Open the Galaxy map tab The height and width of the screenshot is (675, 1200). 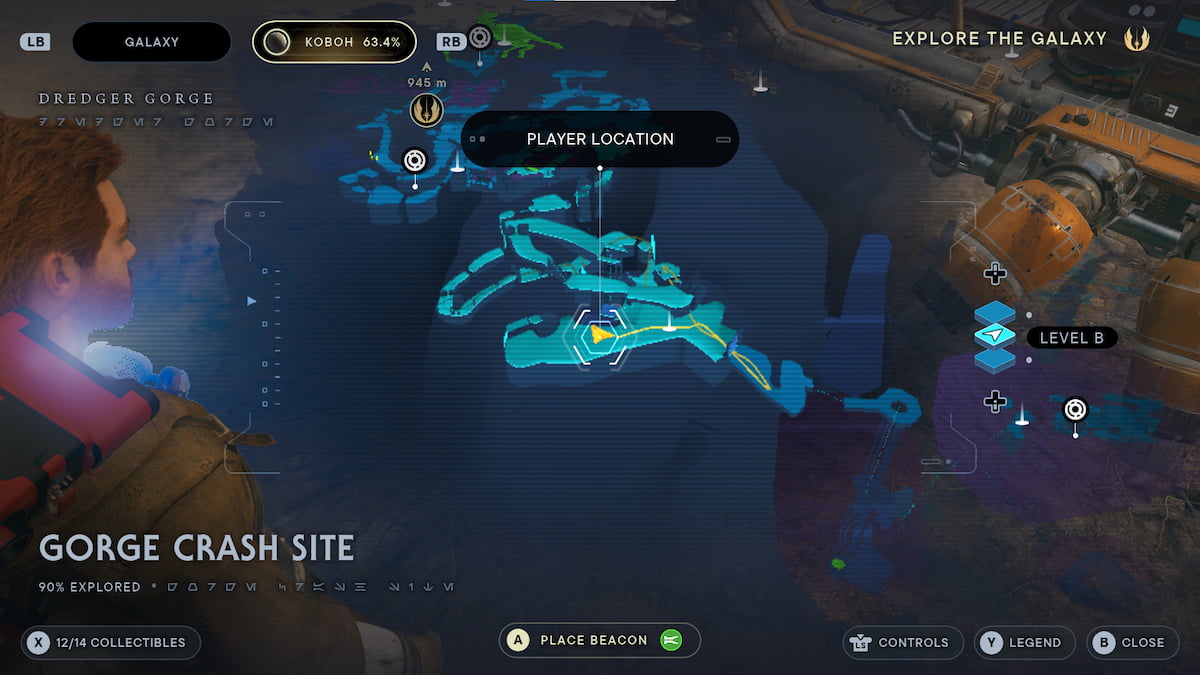[151, 42]
